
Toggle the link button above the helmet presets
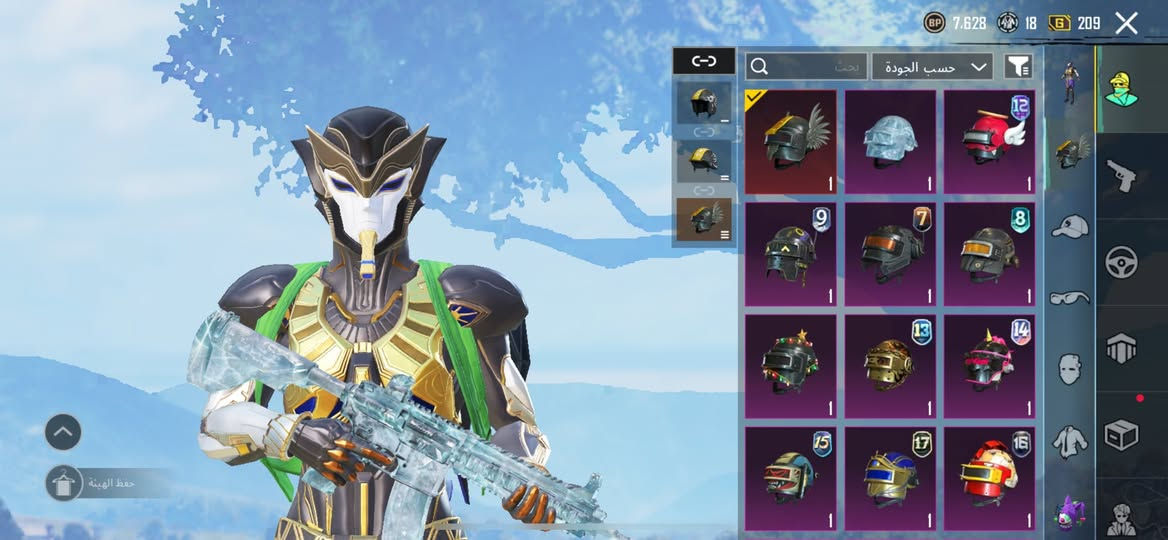tap(704, 61)
